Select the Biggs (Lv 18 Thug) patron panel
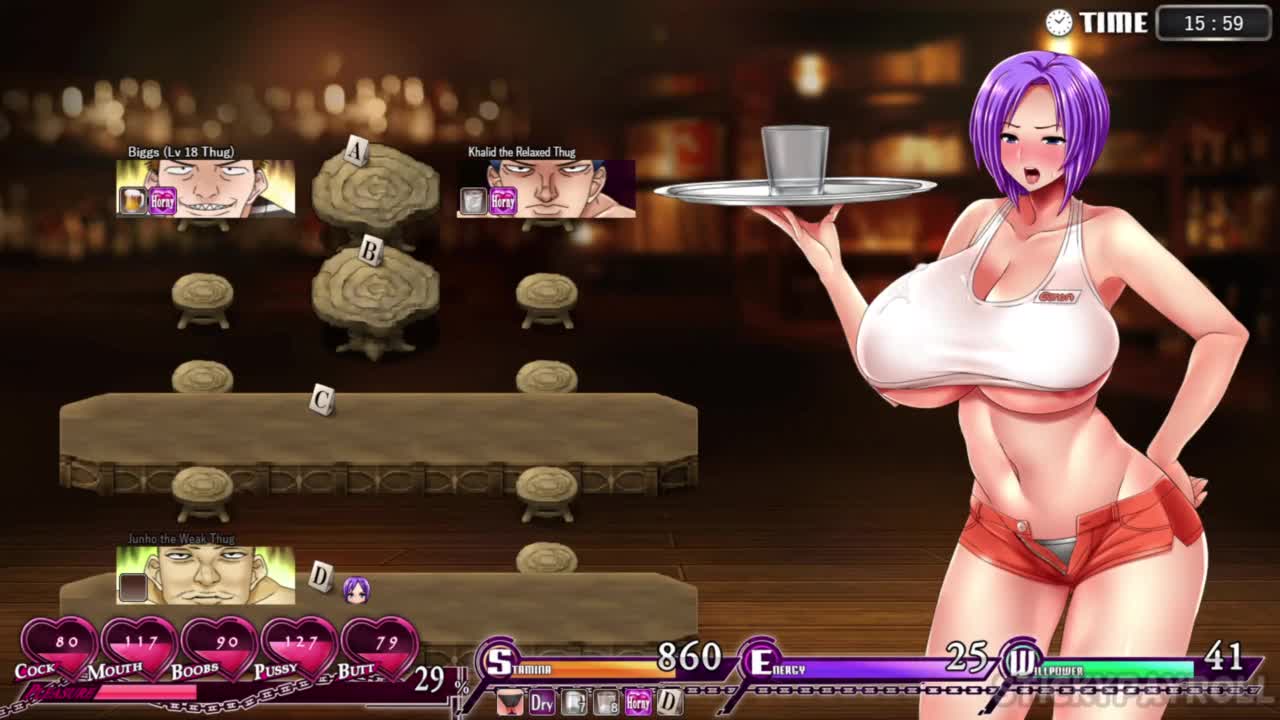This screenshot has height=720, width=1280. click(x=206, y=188)
